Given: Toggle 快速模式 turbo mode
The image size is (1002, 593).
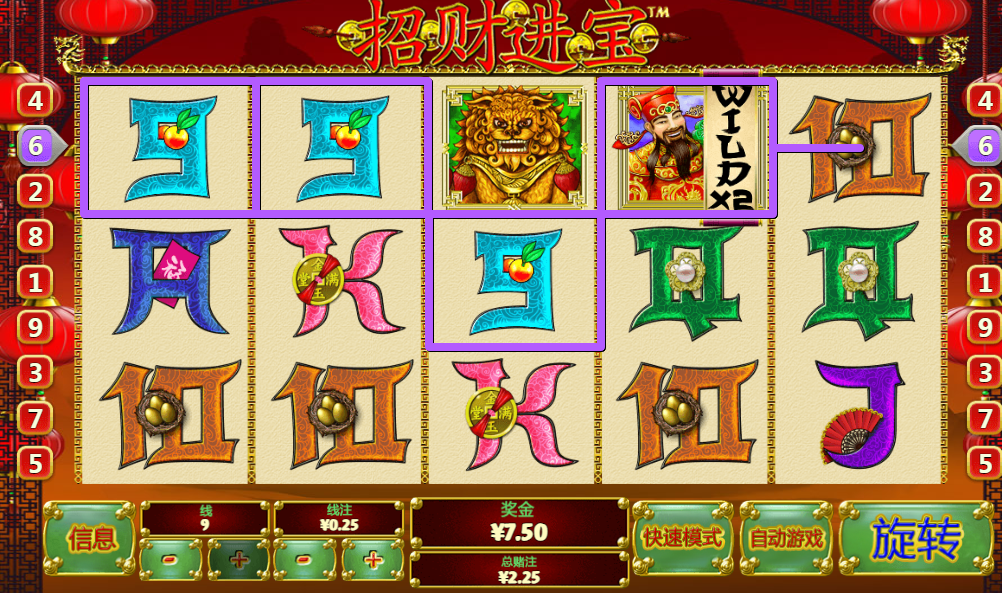Looking at the screenshot, I should [683, 538].
